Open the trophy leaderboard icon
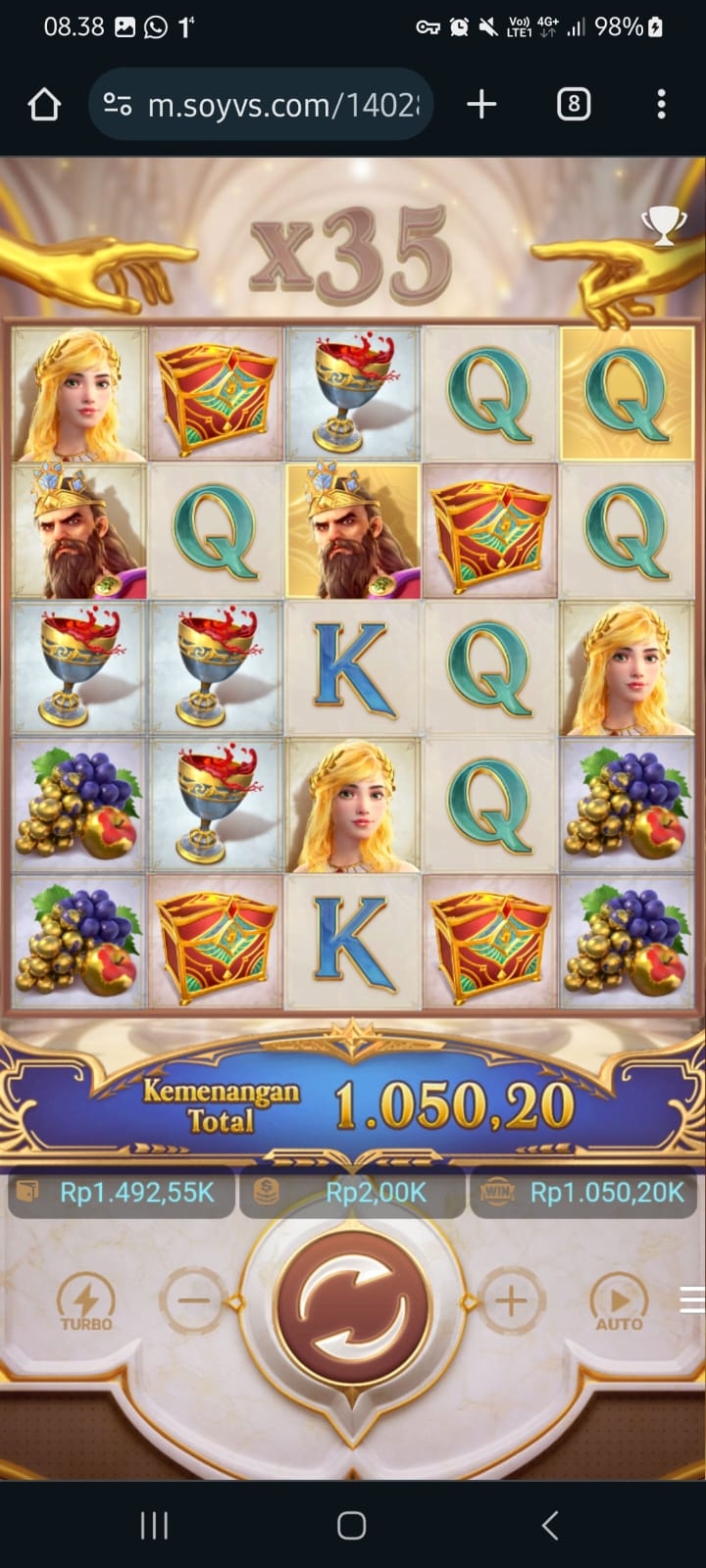Image resolution: width=706 pixels, height=1568 pixels. coord(664,226)
